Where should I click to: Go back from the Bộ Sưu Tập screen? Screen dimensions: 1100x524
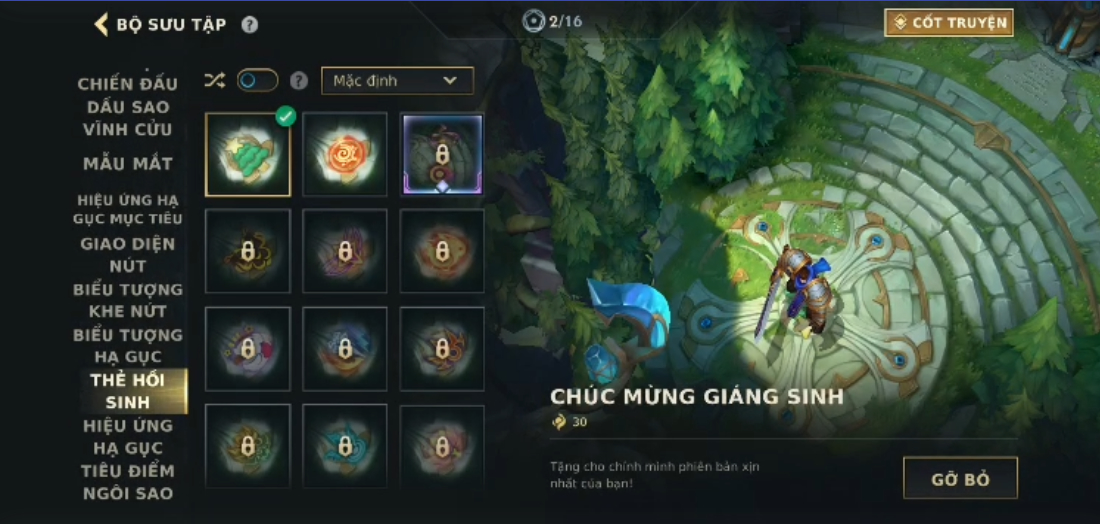(x=102, y=24)
